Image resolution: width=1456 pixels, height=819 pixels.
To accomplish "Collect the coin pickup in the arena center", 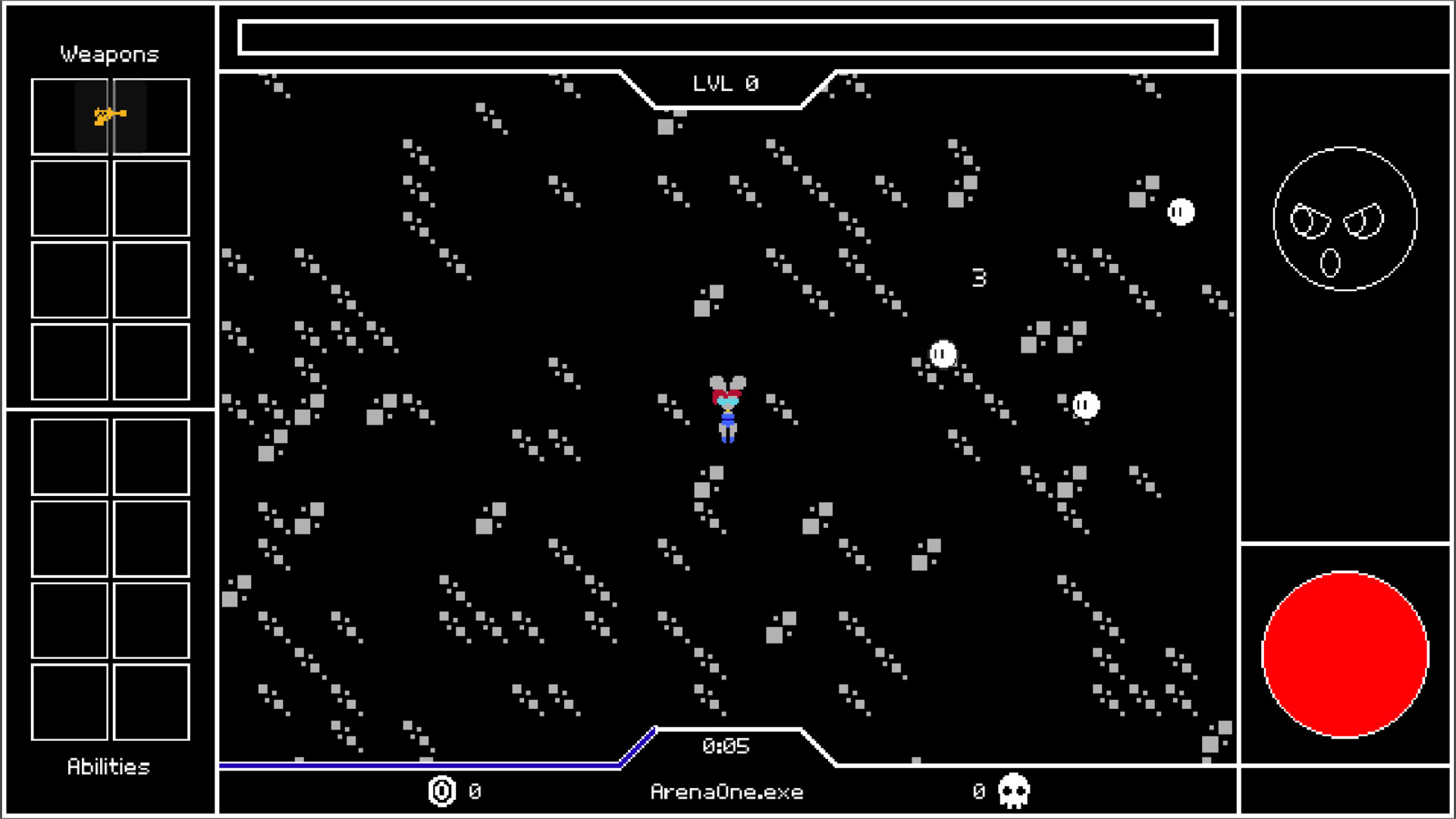I will pos(942,353).
